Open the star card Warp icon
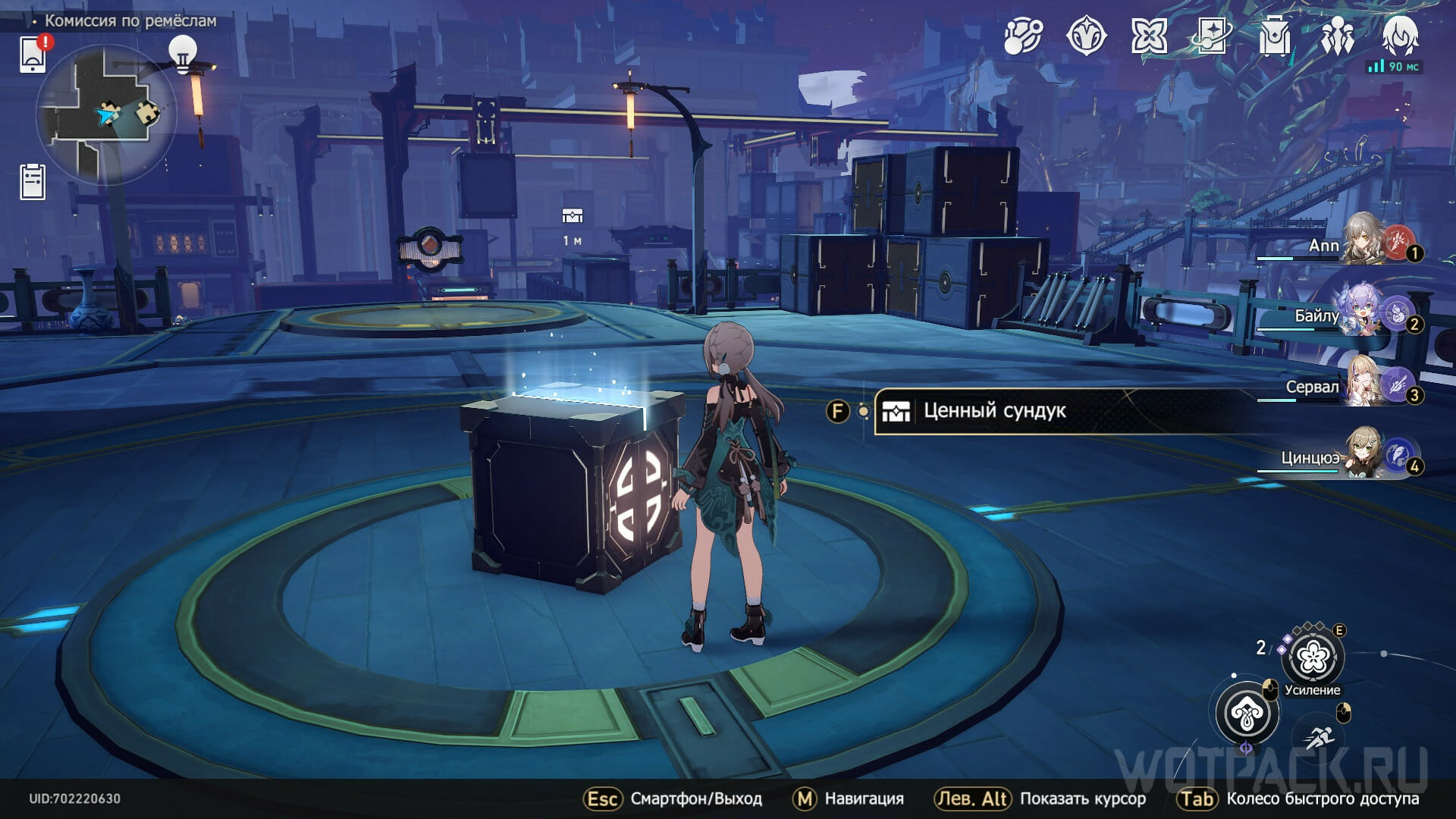 click(1212, 36)
